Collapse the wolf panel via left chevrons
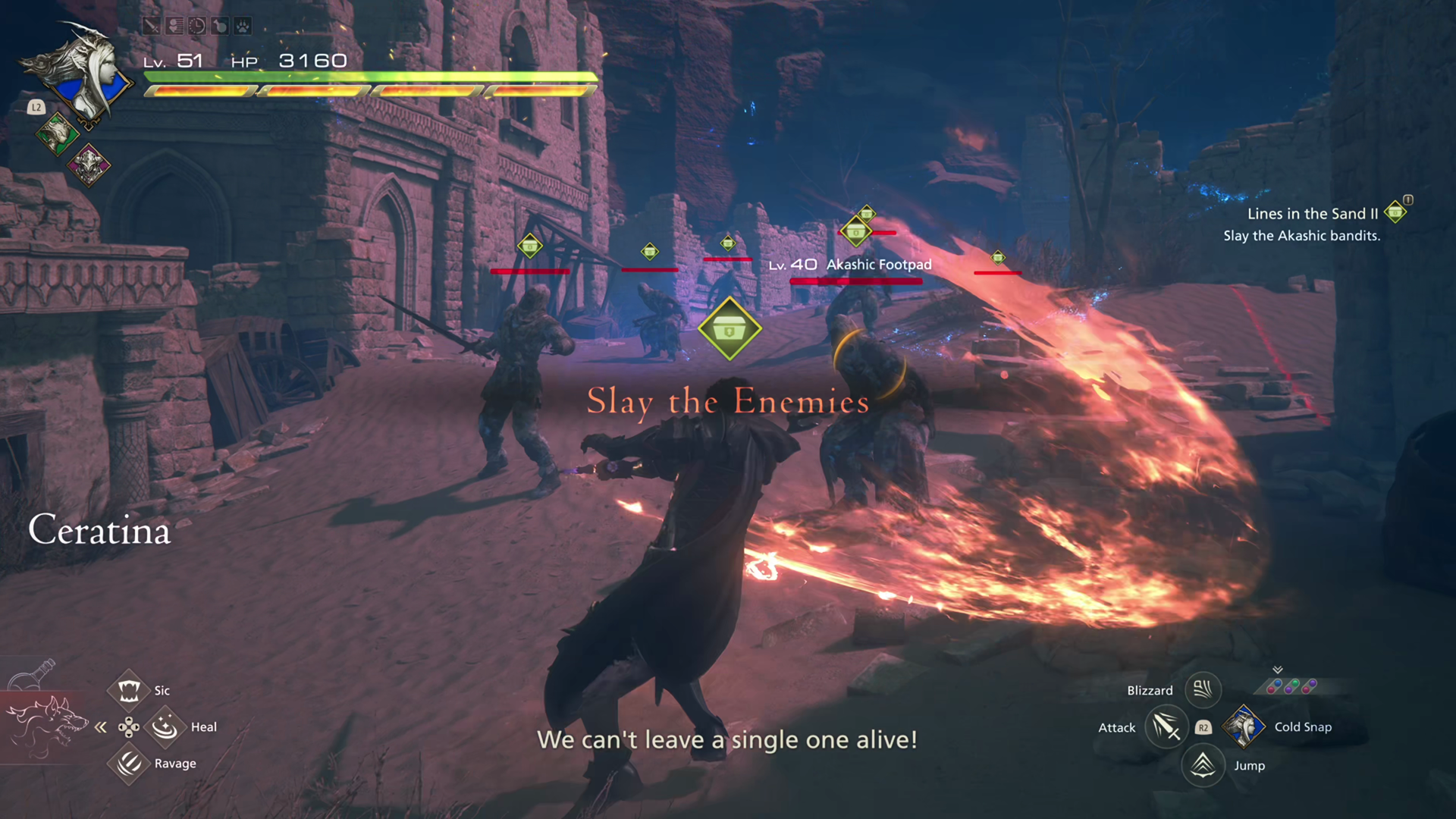The height and width of the screenshot is (819, 1456). pyautogui.click(x=101, y=726)
